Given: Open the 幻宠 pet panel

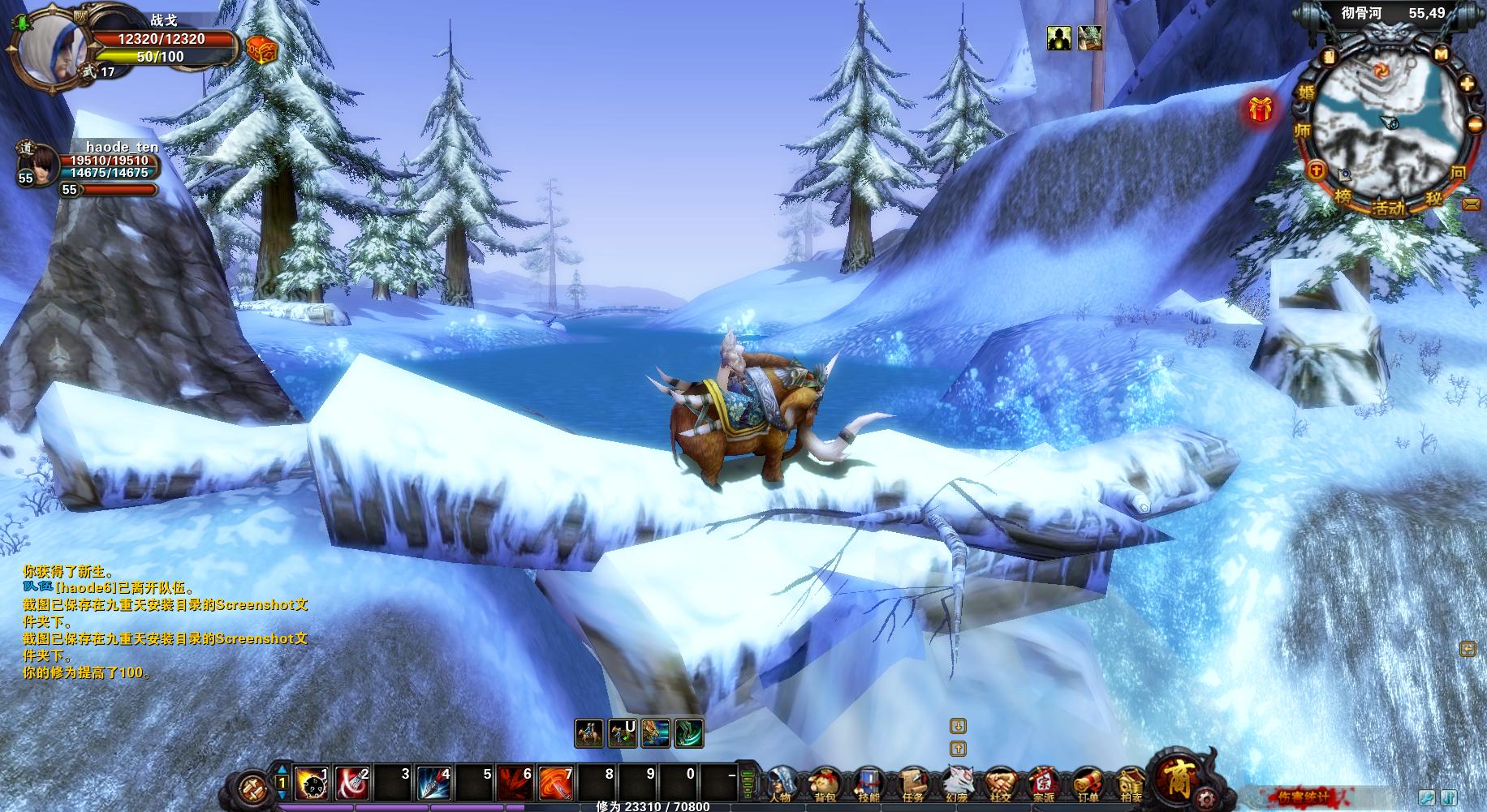Looking at the screenshot, I should (955, 784).
